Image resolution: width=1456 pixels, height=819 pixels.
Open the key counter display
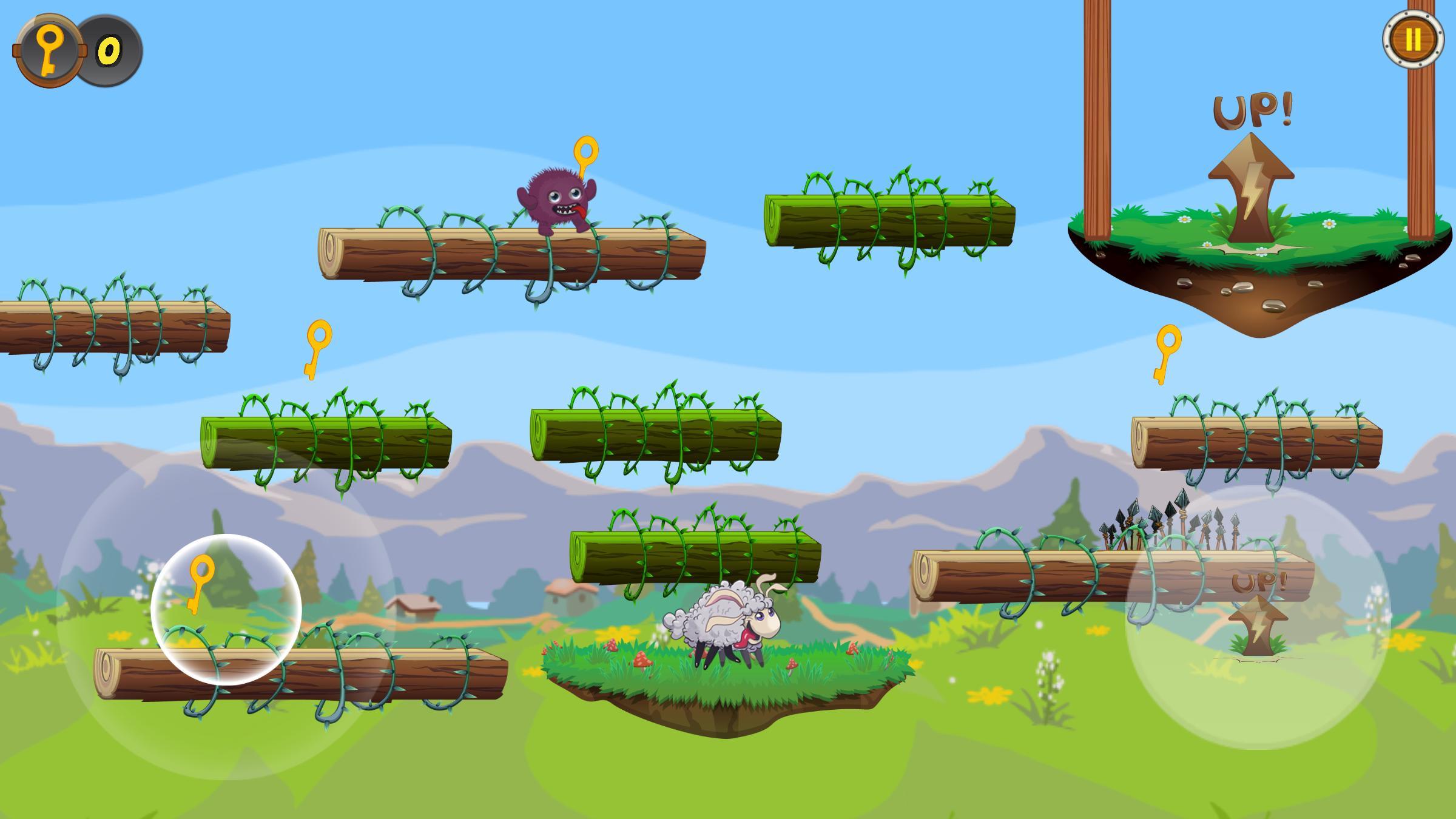click(x=79, y=48)
